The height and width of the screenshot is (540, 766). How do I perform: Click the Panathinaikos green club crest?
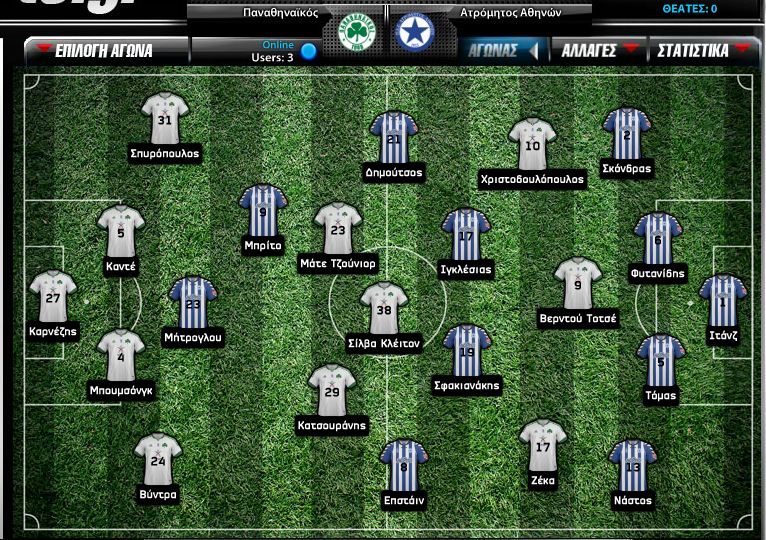pyautogui.click(x=353, y=34)
